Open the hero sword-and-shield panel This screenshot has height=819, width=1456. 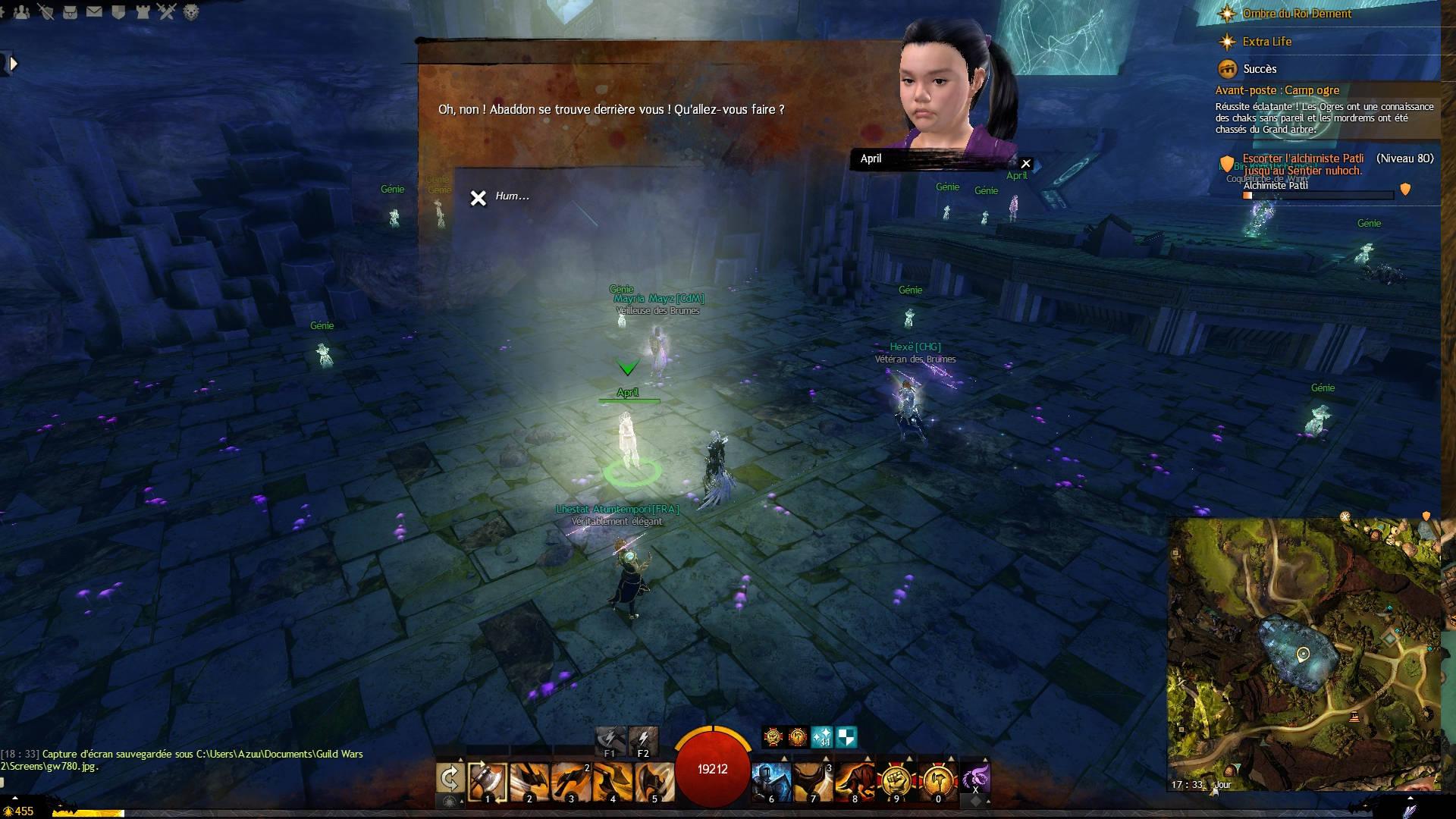coord(45,11)
